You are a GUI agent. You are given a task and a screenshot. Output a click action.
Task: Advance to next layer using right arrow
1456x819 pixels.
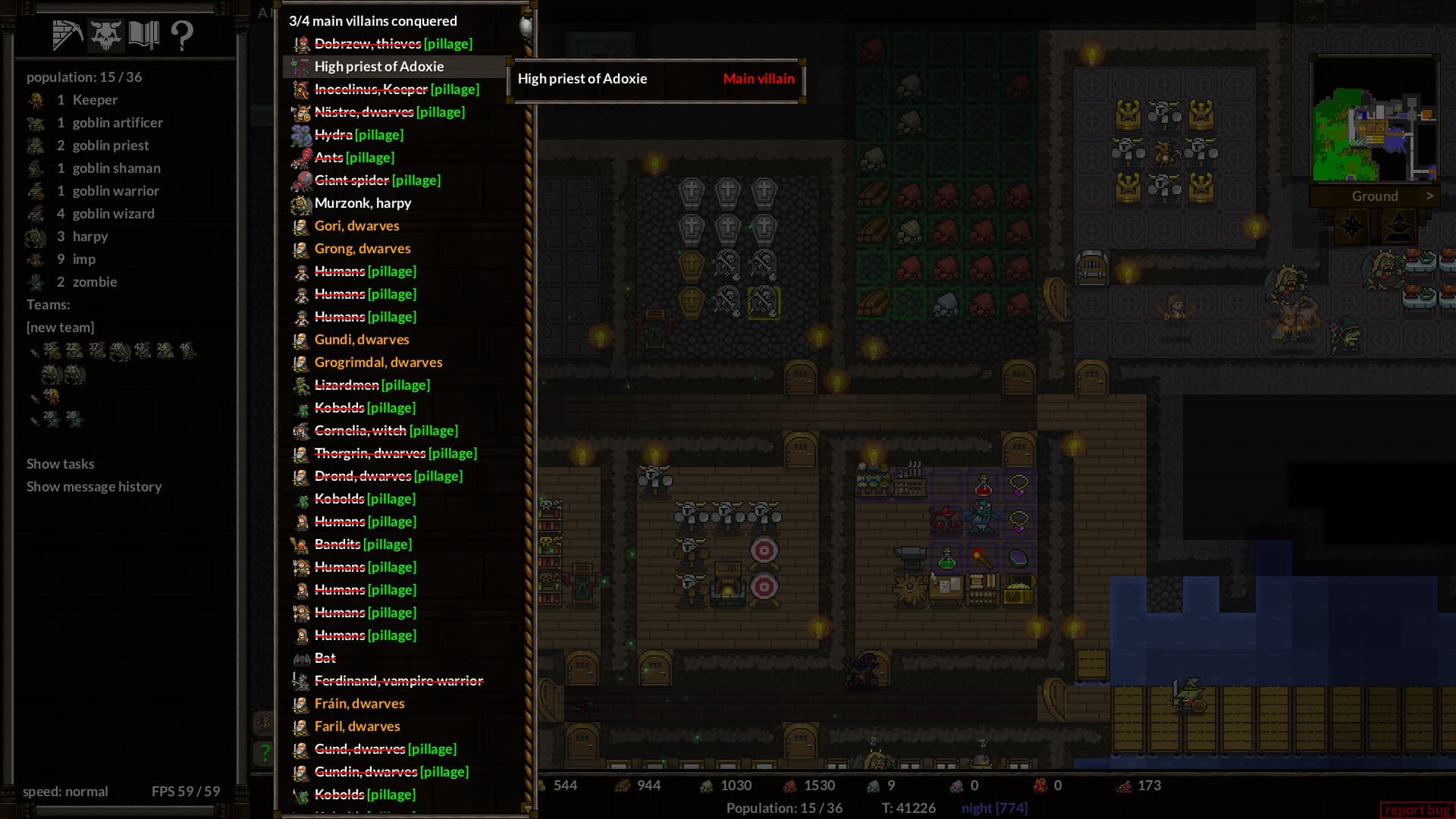pos(1432,196)
